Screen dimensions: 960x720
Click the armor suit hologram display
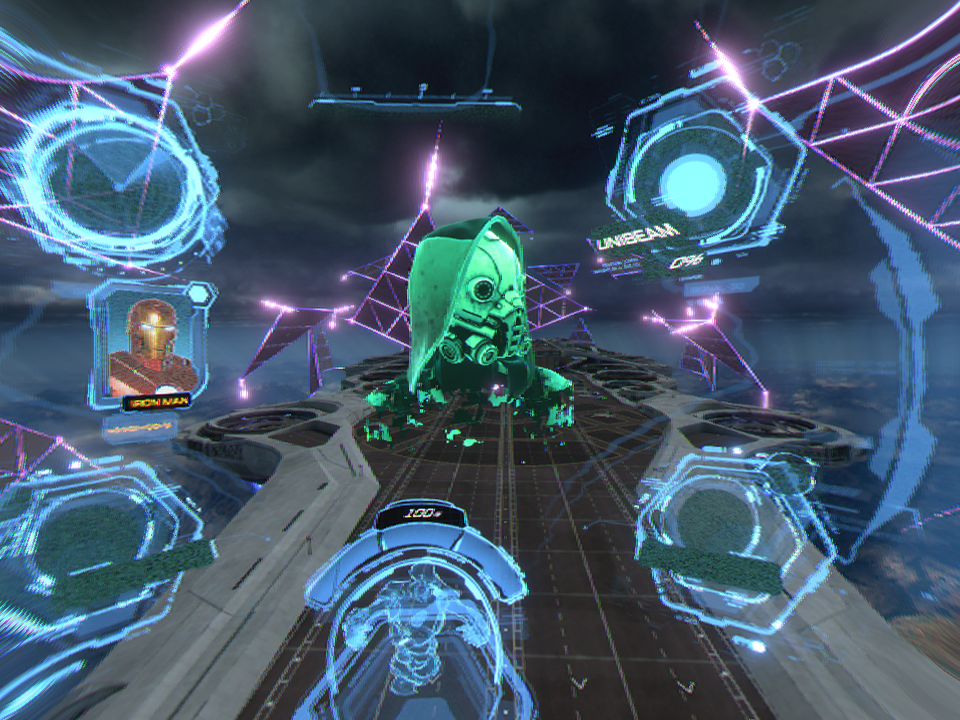point(412,620)
